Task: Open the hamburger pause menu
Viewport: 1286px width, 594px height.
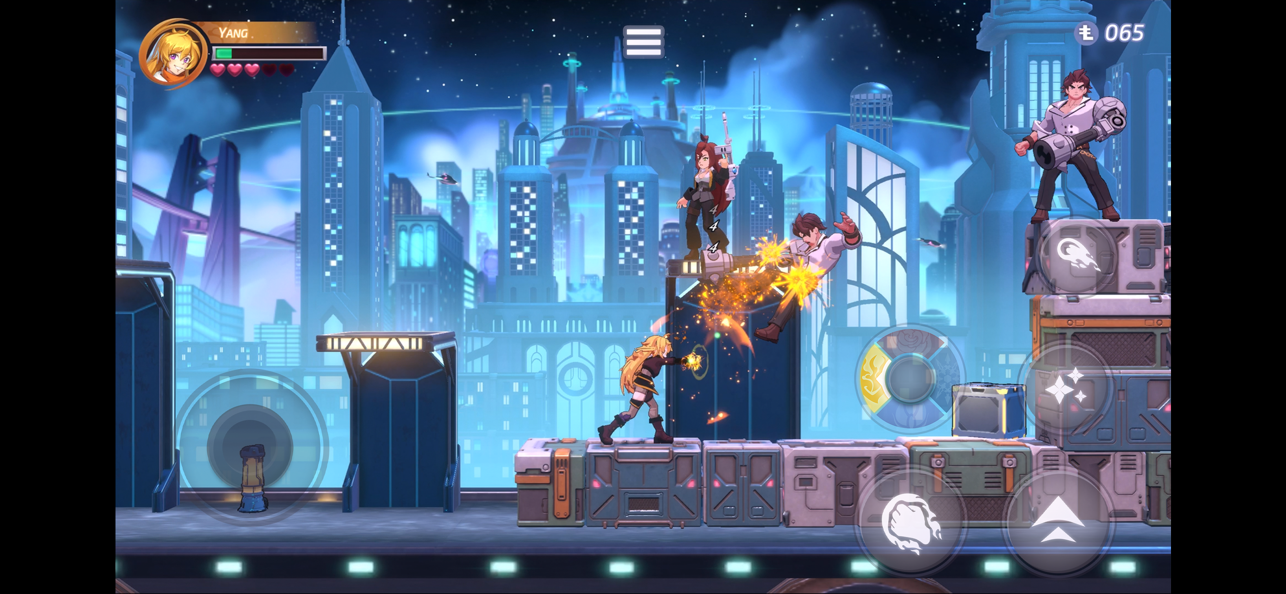Action: [643, 42]
